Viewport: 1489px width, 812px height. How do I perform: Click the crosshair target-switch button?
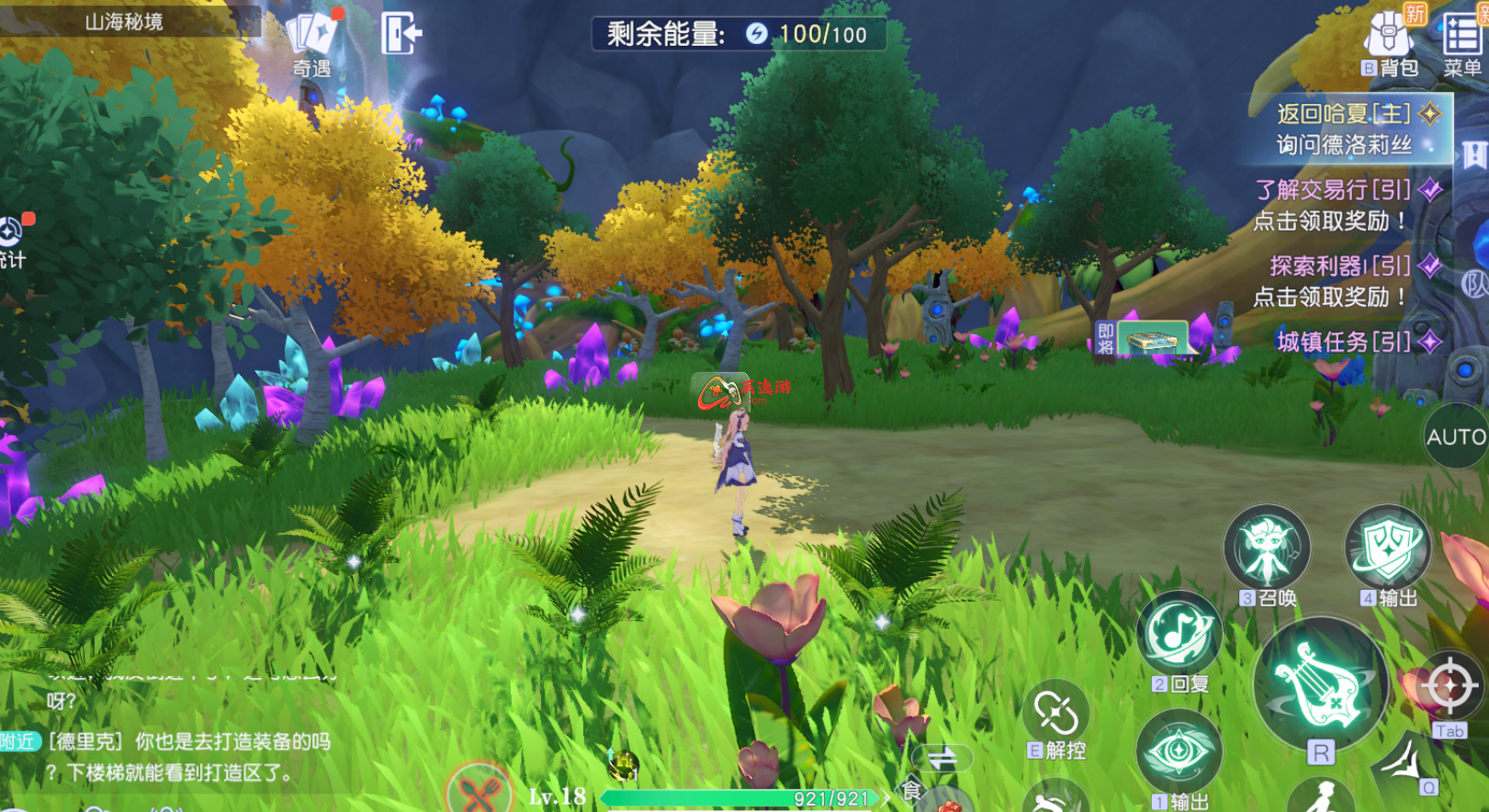coord(1449,685)
